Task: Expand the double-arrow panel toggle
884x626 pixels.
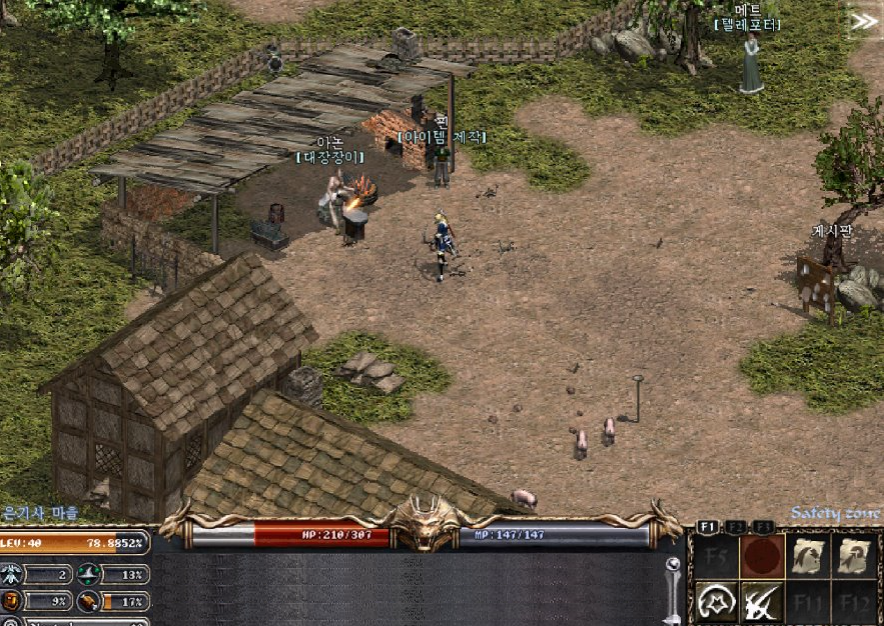Action: point(862,22)
